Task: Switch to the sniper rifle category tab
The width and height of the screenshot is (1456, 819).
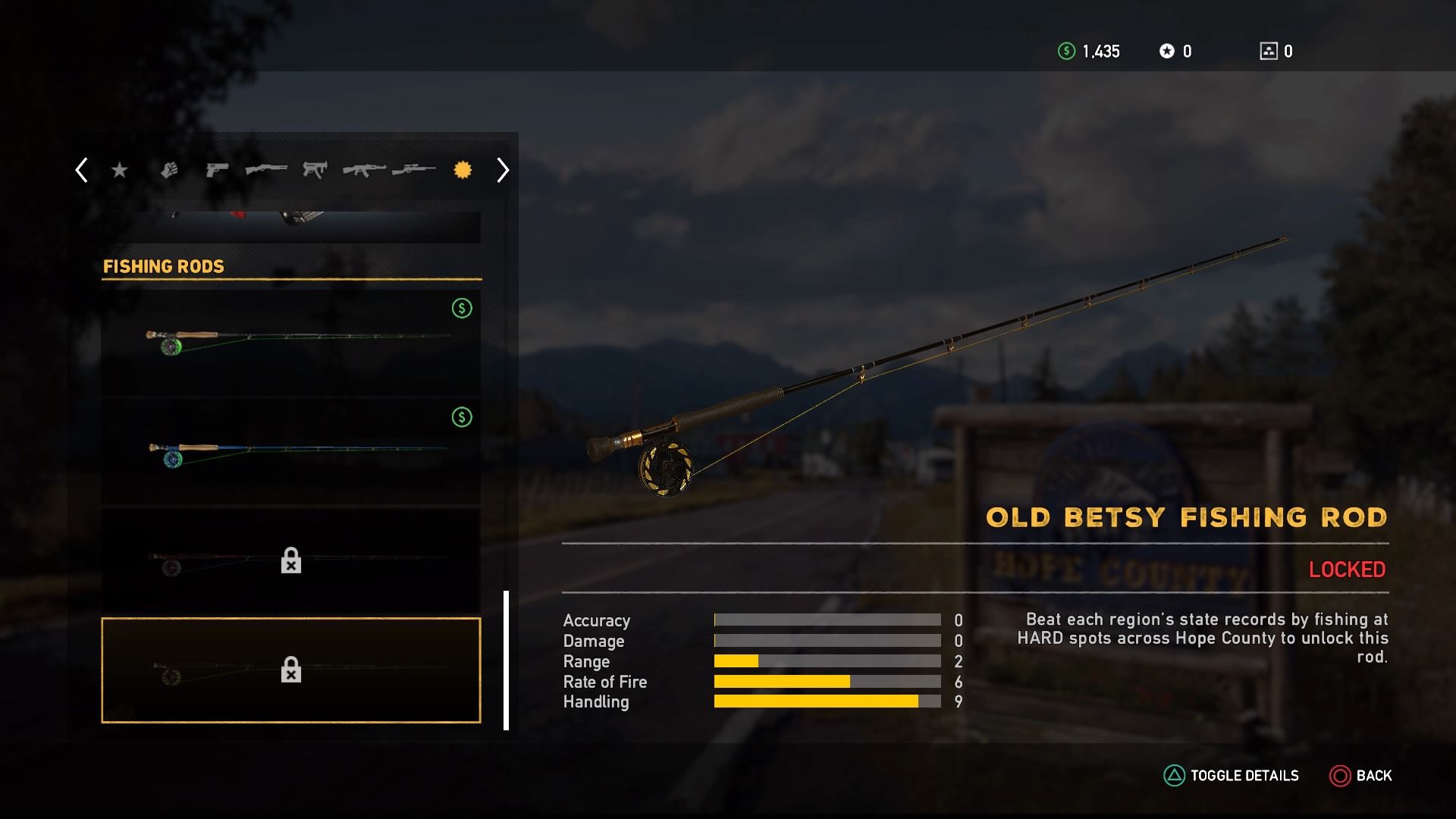Action: pyautogui.click(x=413, y=169)
